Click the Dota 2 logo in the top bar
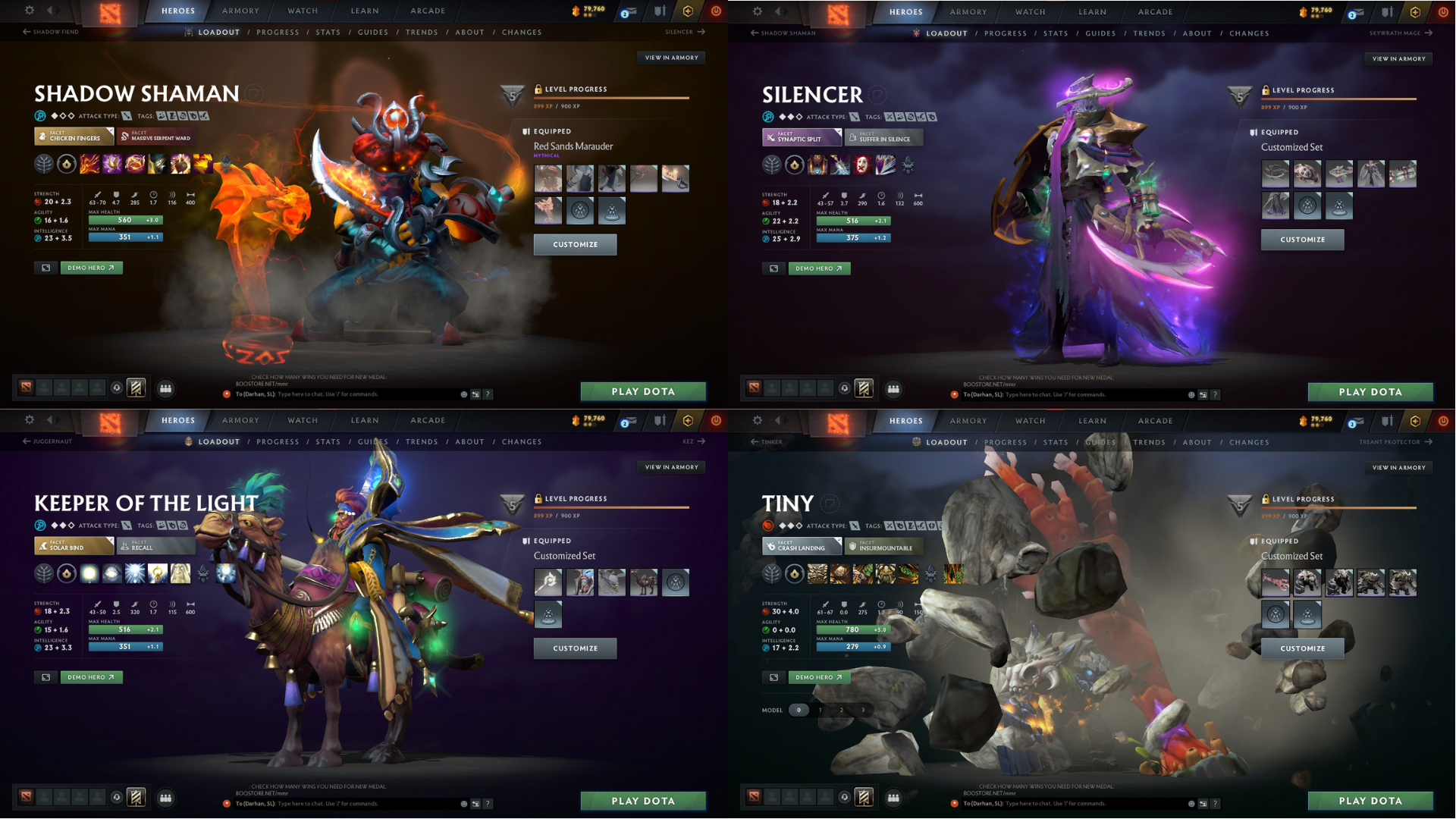 [110, 11]
